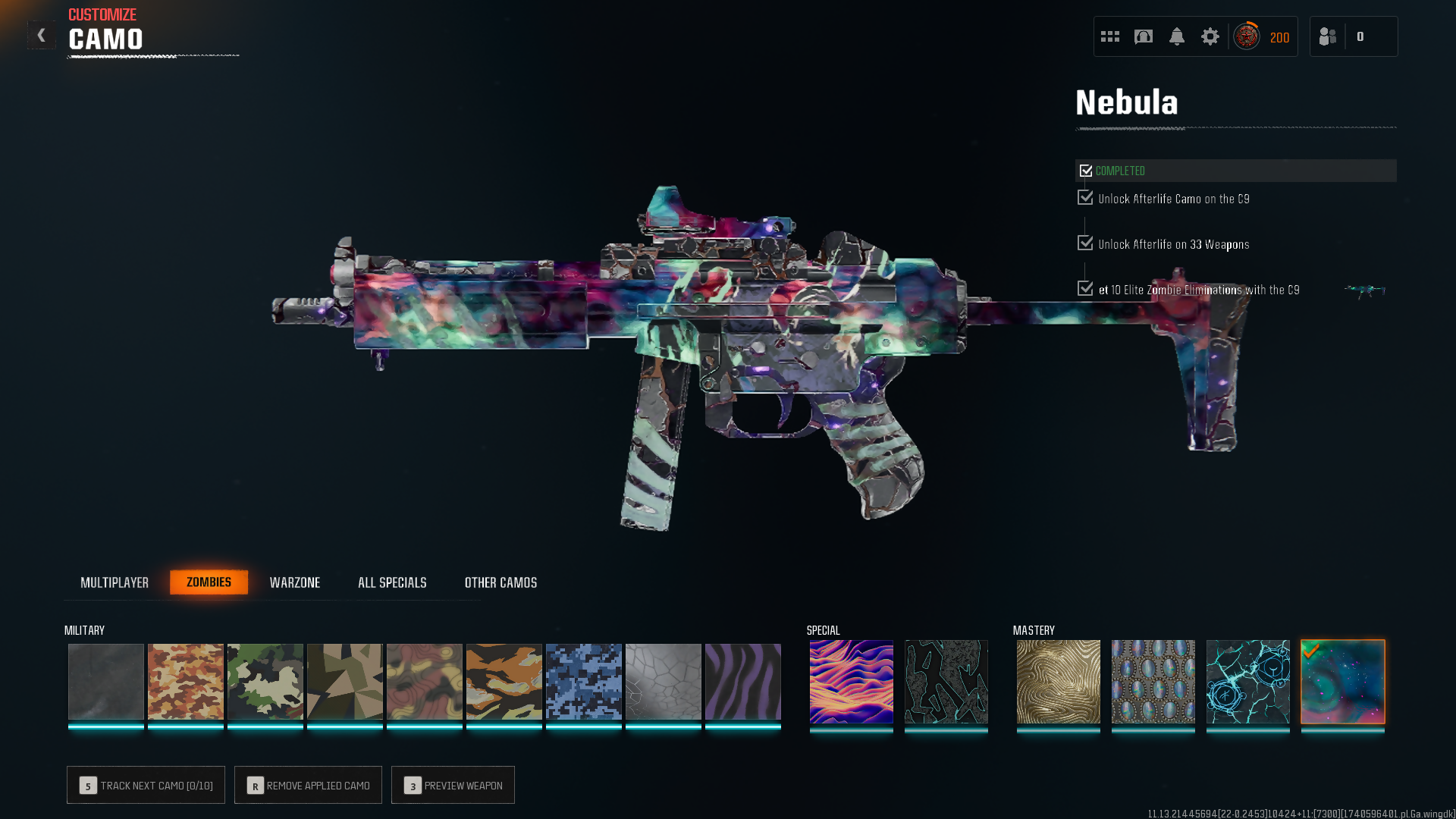The image size is (1456, 819).
Task: Go back using the top-left arrow
Action: tap(42, 35)
